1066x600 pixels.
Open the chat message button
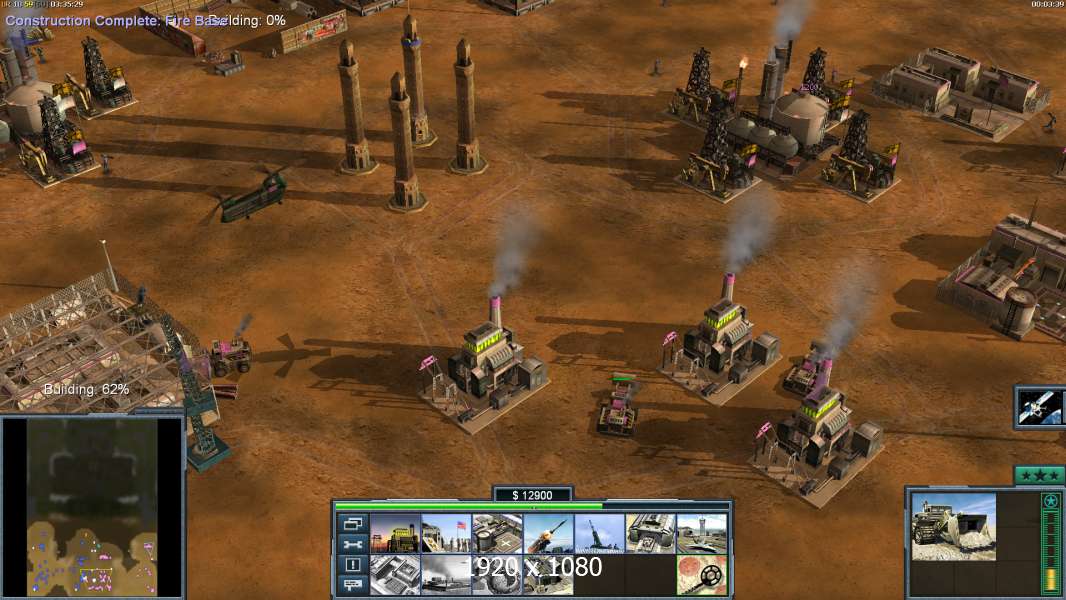pyautogui.click(x=352, y=585)
